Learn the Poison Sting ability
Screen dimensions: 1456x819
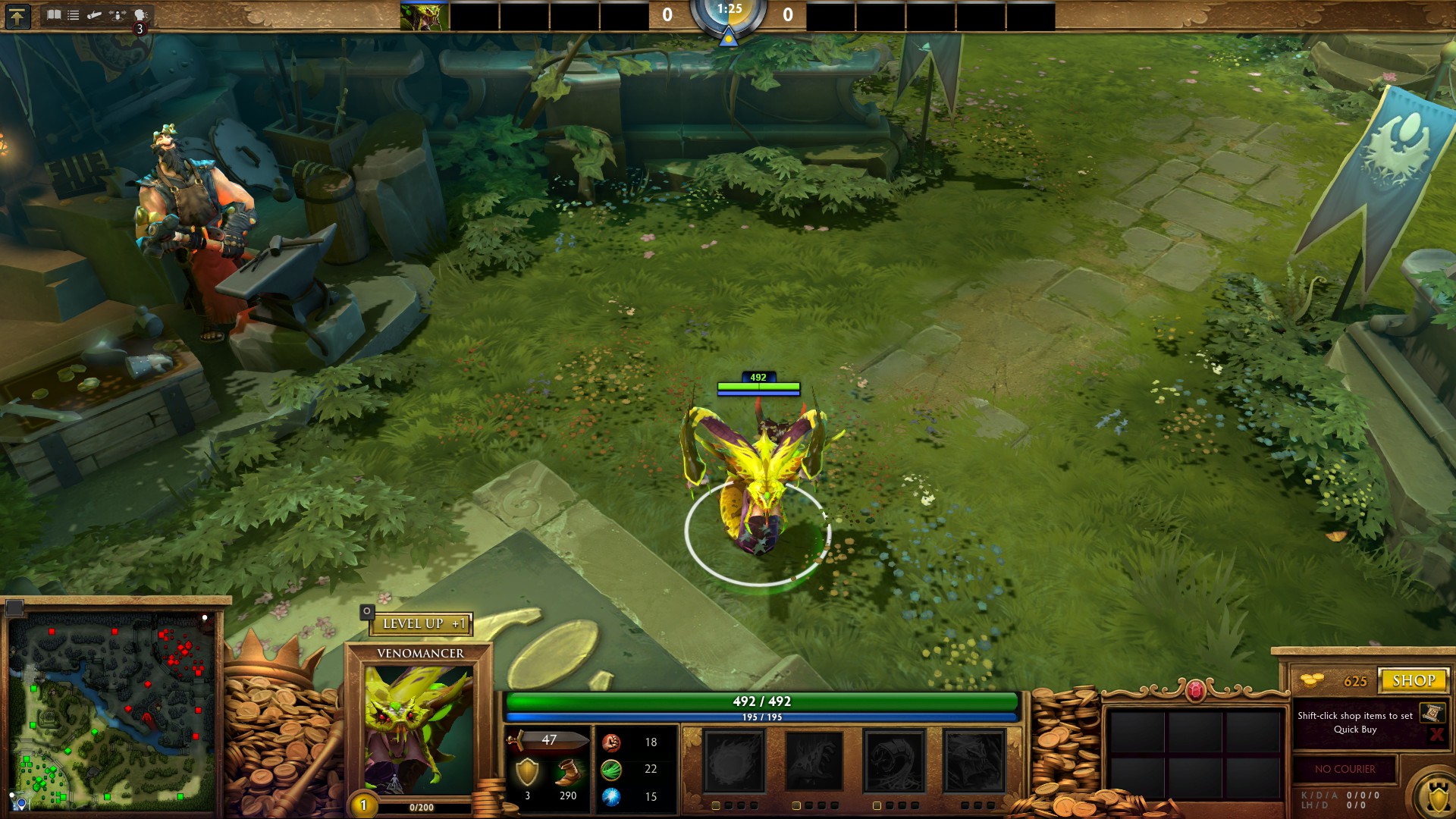point(814,761)
